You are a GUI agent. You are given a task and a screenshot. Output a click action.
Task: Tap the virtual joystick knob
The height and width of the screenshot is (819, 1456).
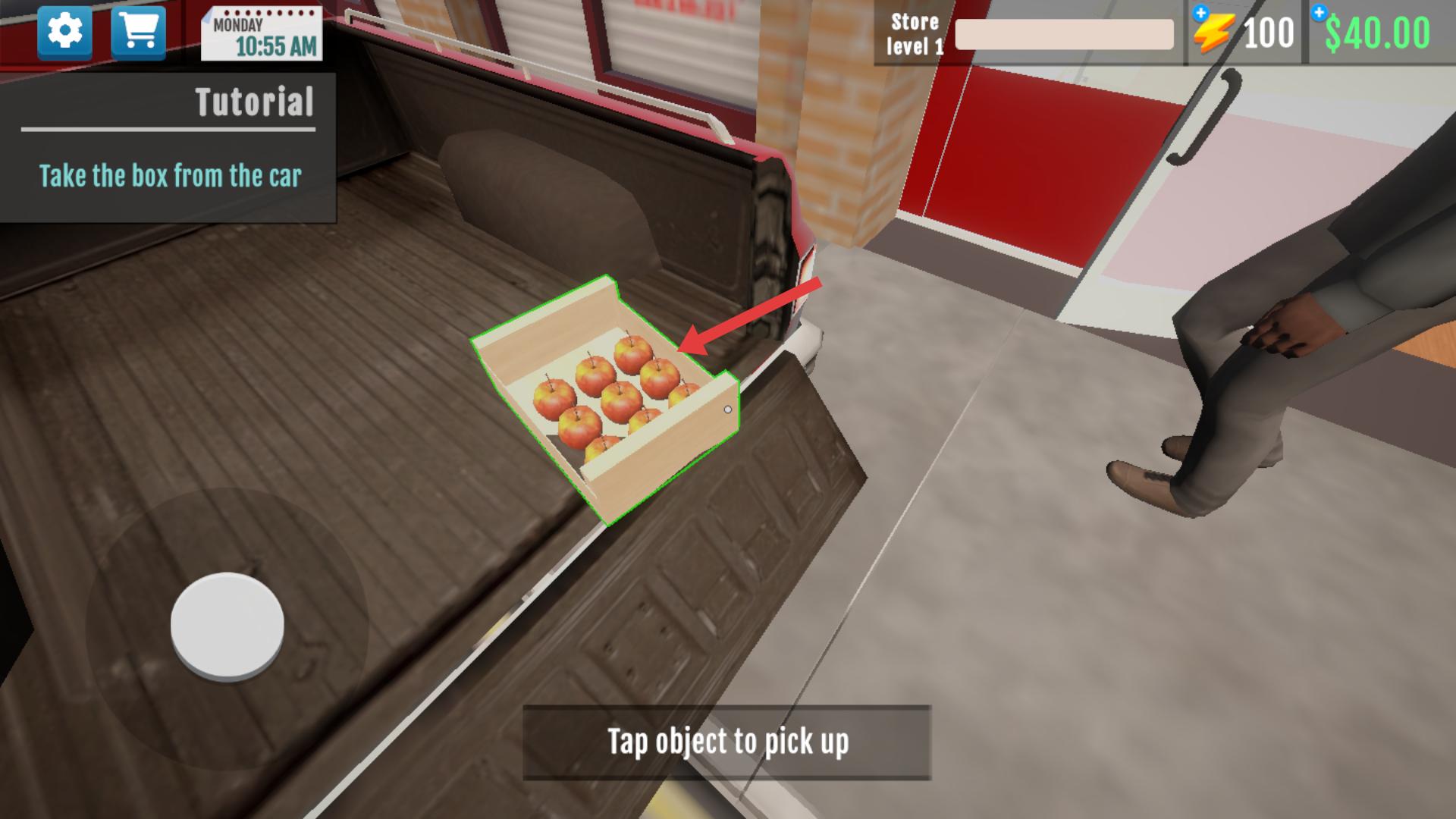click(227, 625)
